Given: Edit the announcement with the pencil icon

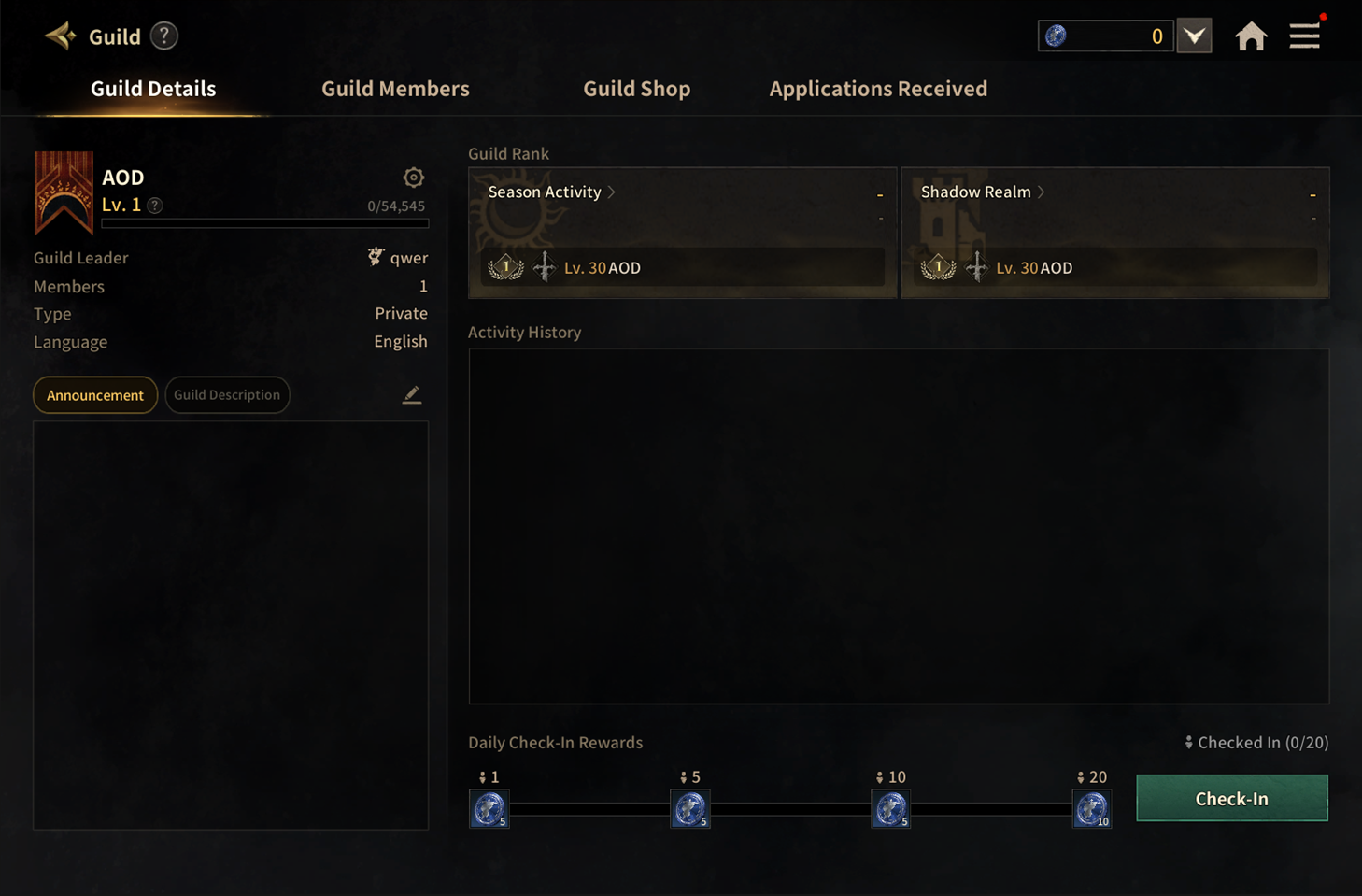Looking at the screenshot, I should tap(412, 395).
